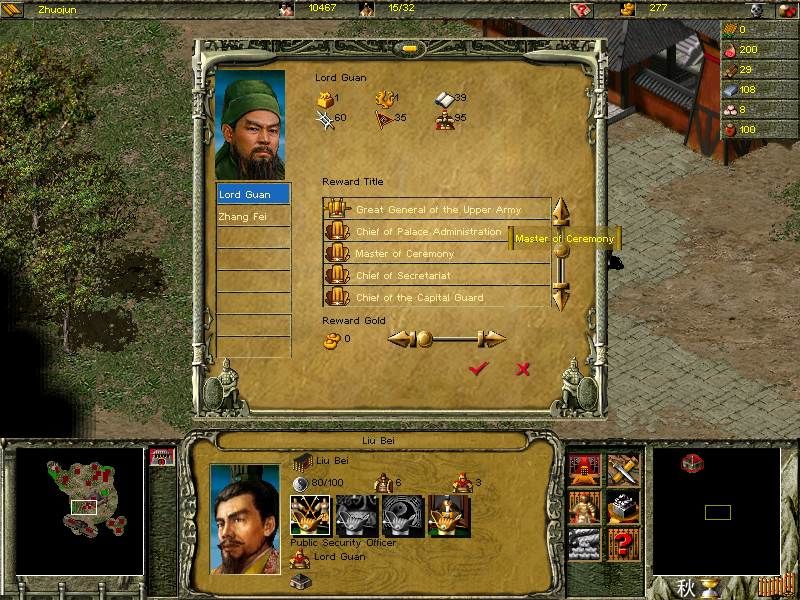Click the minimap in the bottom-left panel
The height and width of the screenshot is (600, 800).
(80, 510)
